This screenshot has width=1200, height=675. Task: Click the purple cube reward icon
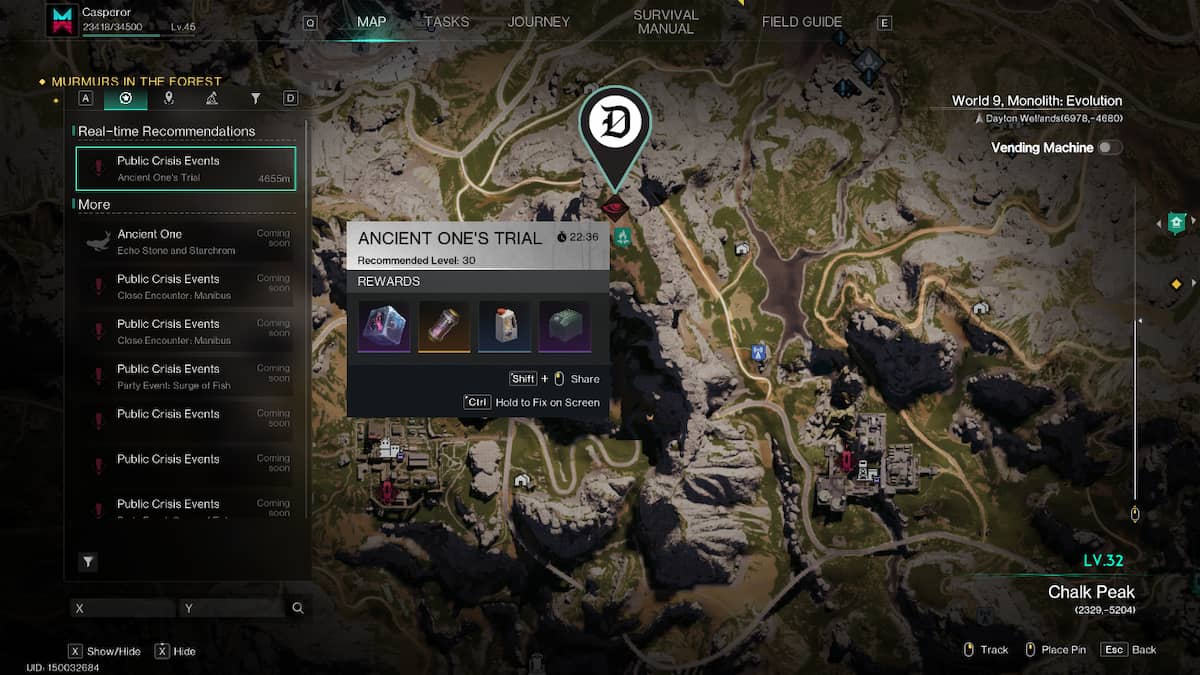click(x=384, y=326)
